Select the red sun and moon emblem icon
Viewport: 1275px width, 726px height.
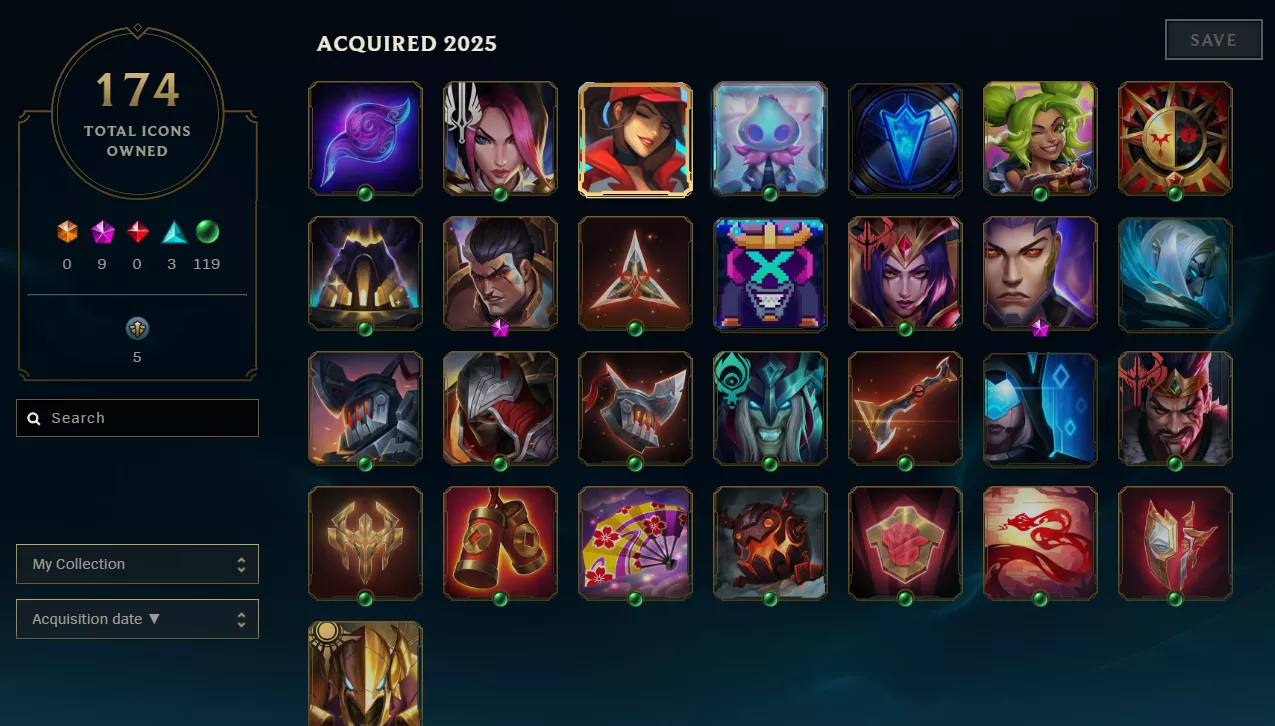point(1175,138)
